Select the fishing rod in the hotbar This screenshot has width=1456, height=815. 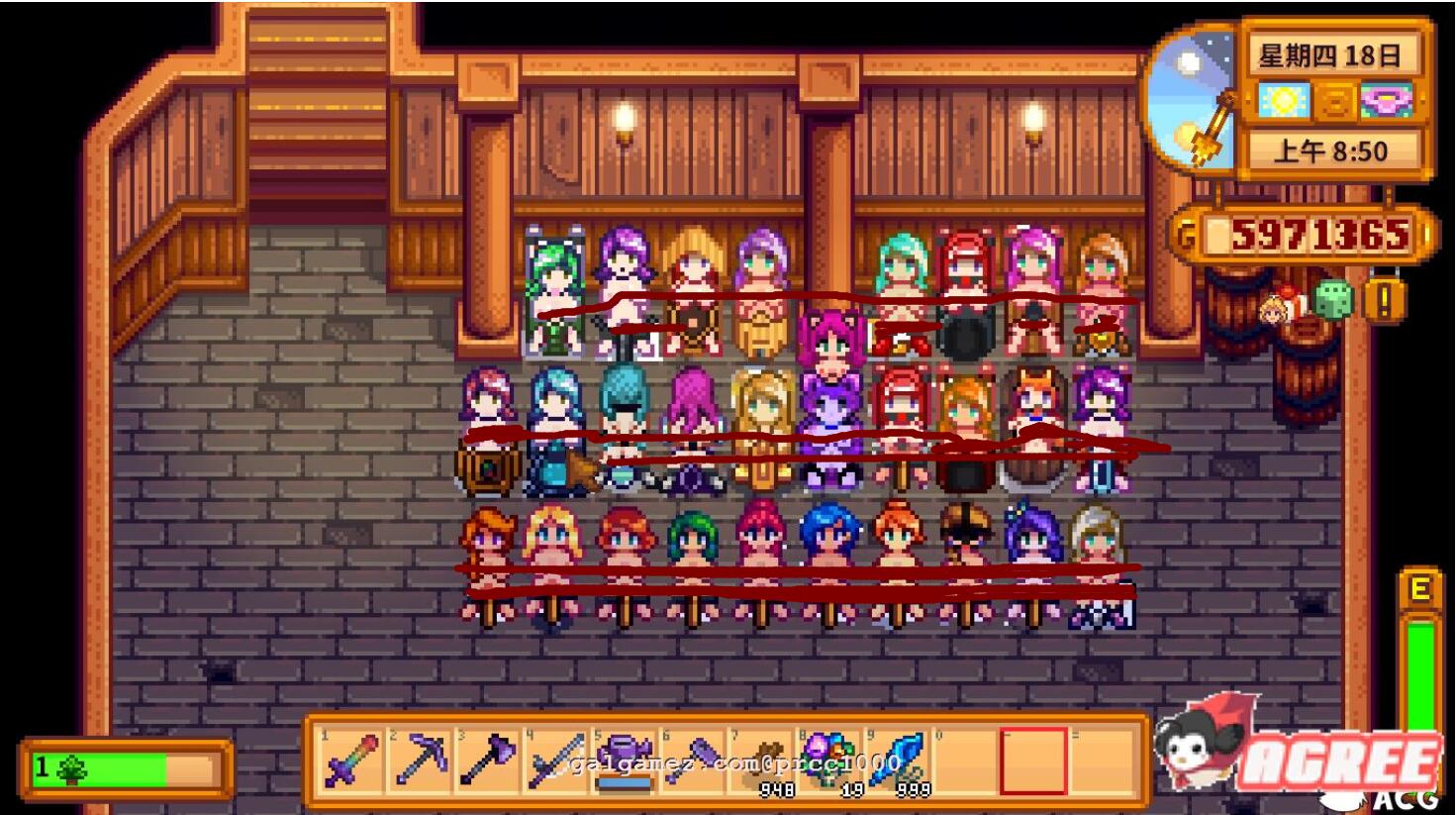click(x=556, y=761)
